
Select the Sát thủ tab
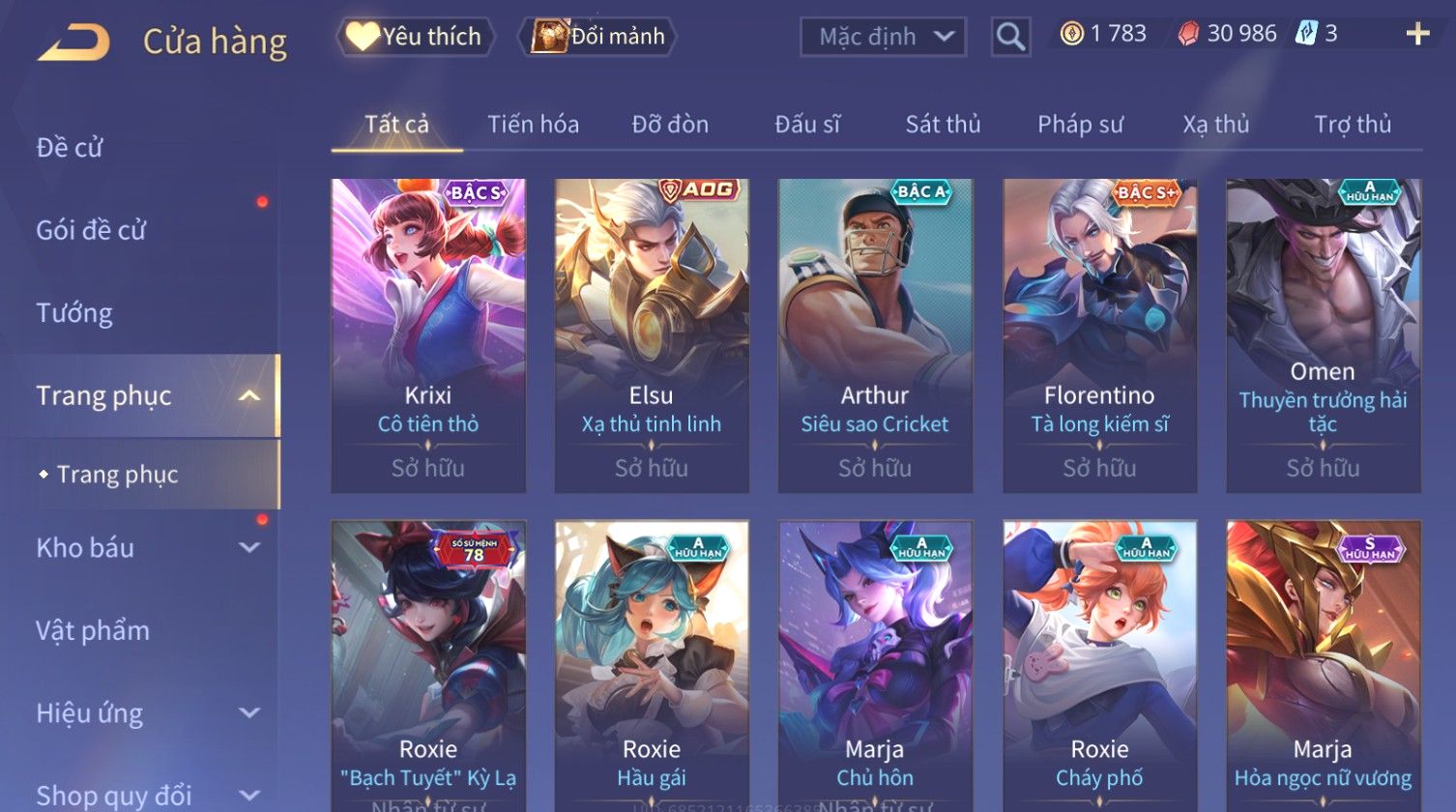click(943, 125)
